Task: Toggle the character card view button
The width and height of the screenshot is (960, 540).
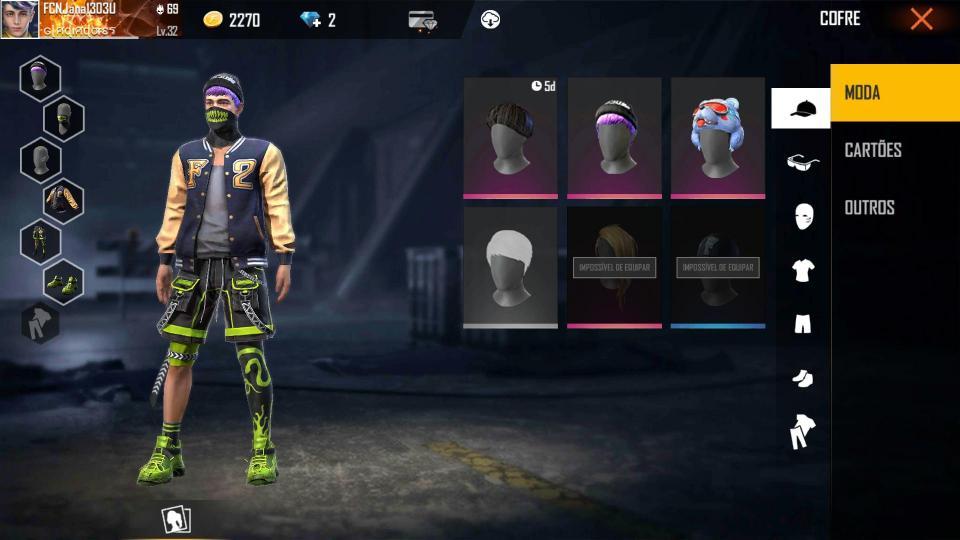Action: pyautogui.click(x=176, y=519)
